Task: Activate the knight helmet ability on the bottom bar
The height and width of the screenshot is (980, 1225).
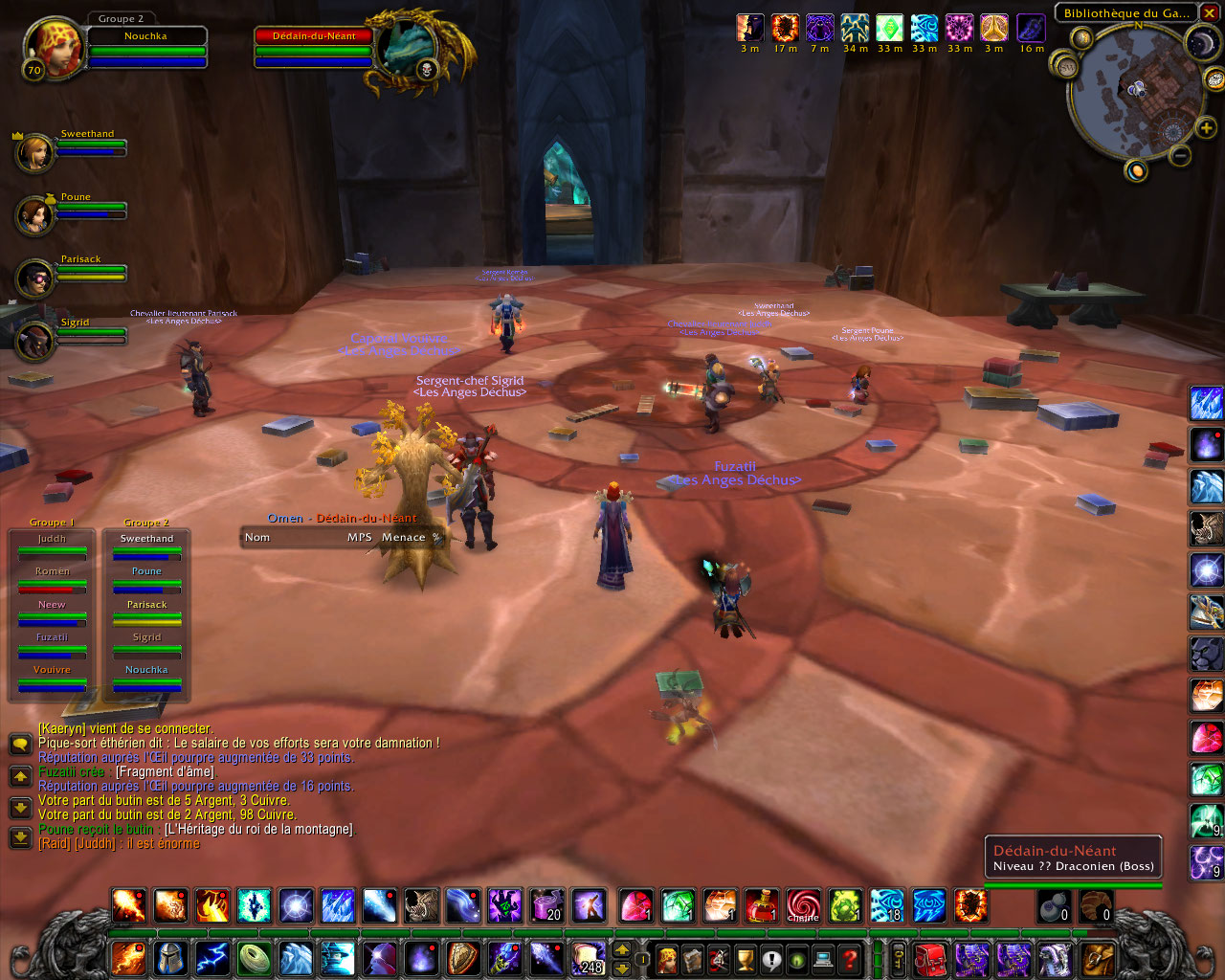Action: (x=170, y=958)
